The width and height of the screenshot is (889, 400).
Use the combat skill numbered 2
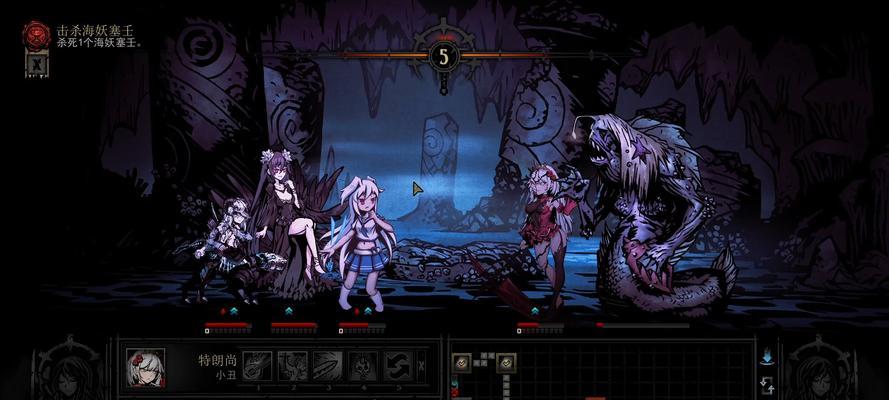(x=292, y=365)
